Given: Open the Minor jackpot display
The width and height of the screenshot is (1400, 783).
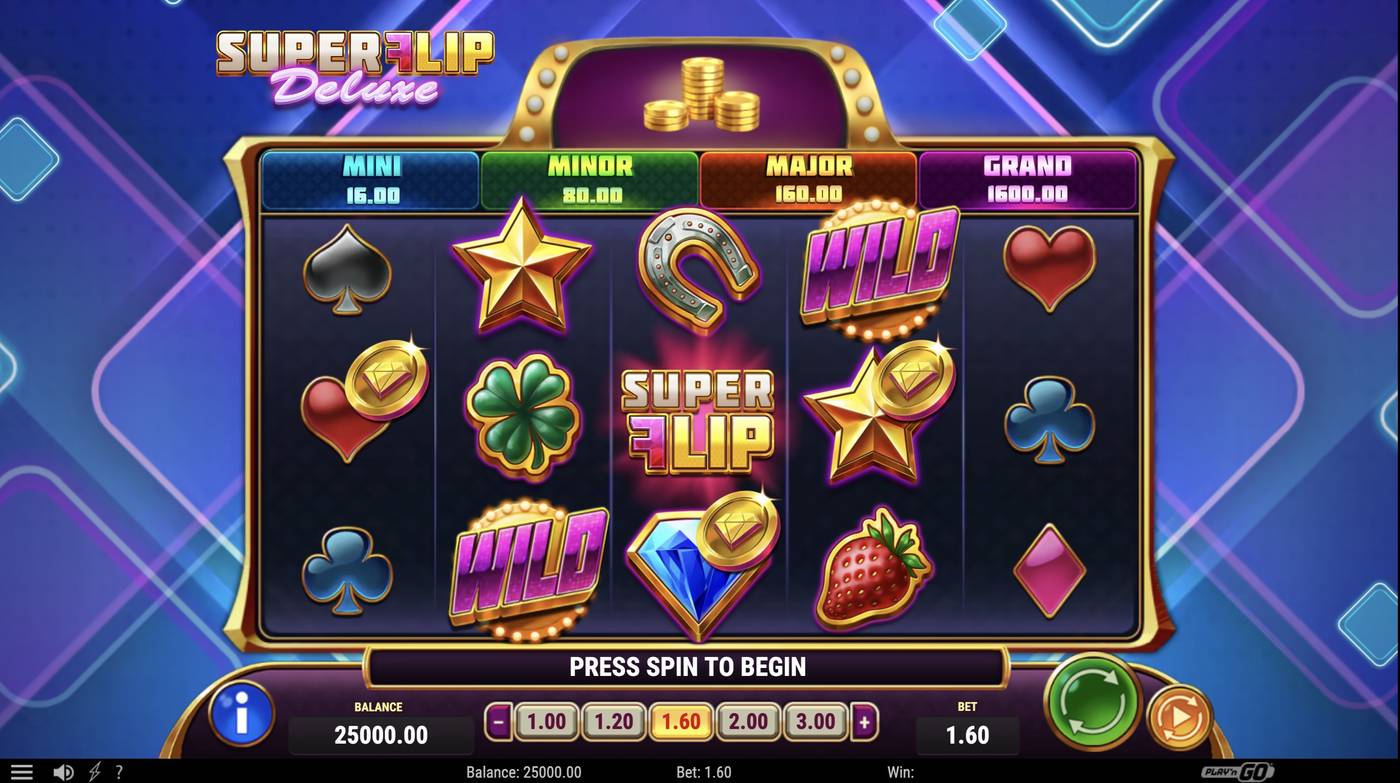Looking at the screenshot, I should (588, 180).
